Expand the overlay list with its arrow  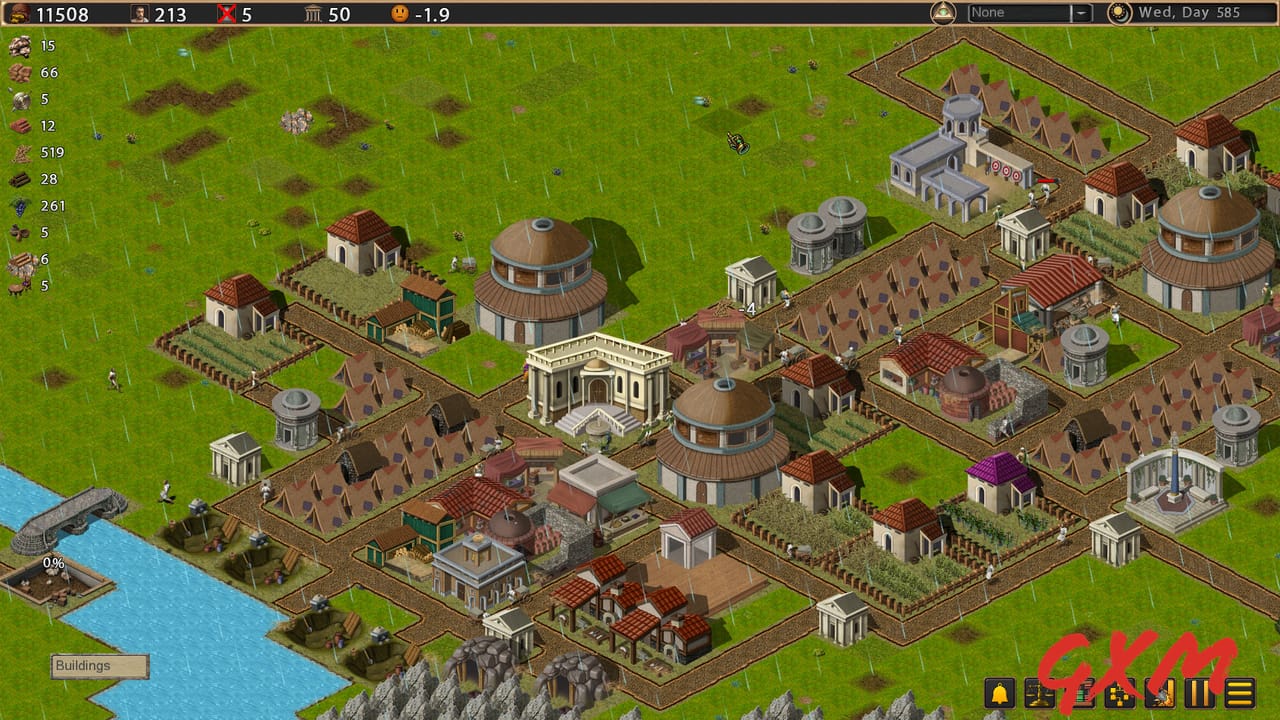[x=1082, y=13]
